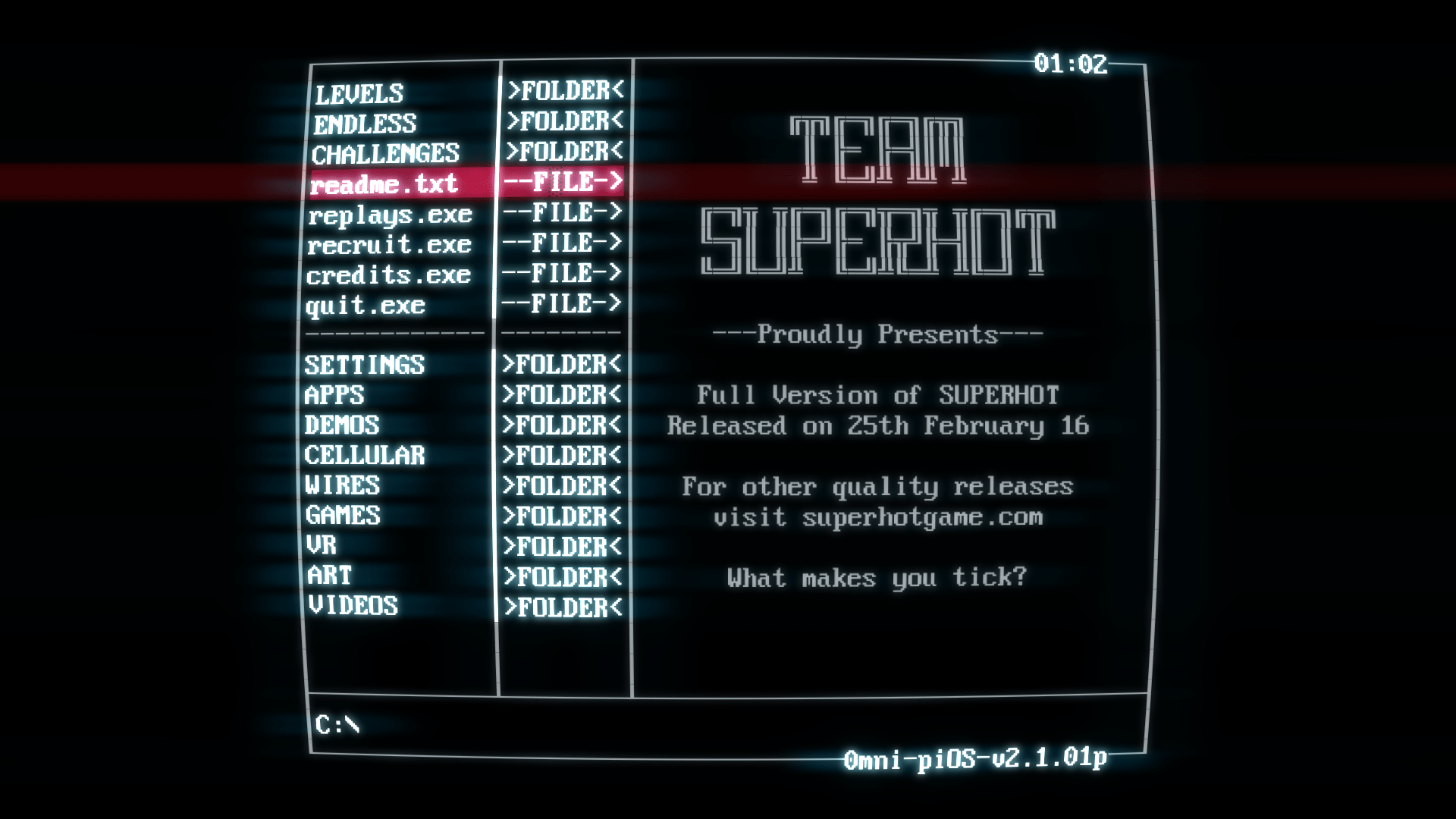The image size is (1456, 819).
Task: Open the WIRES folder
Action: tap(343, 485)
